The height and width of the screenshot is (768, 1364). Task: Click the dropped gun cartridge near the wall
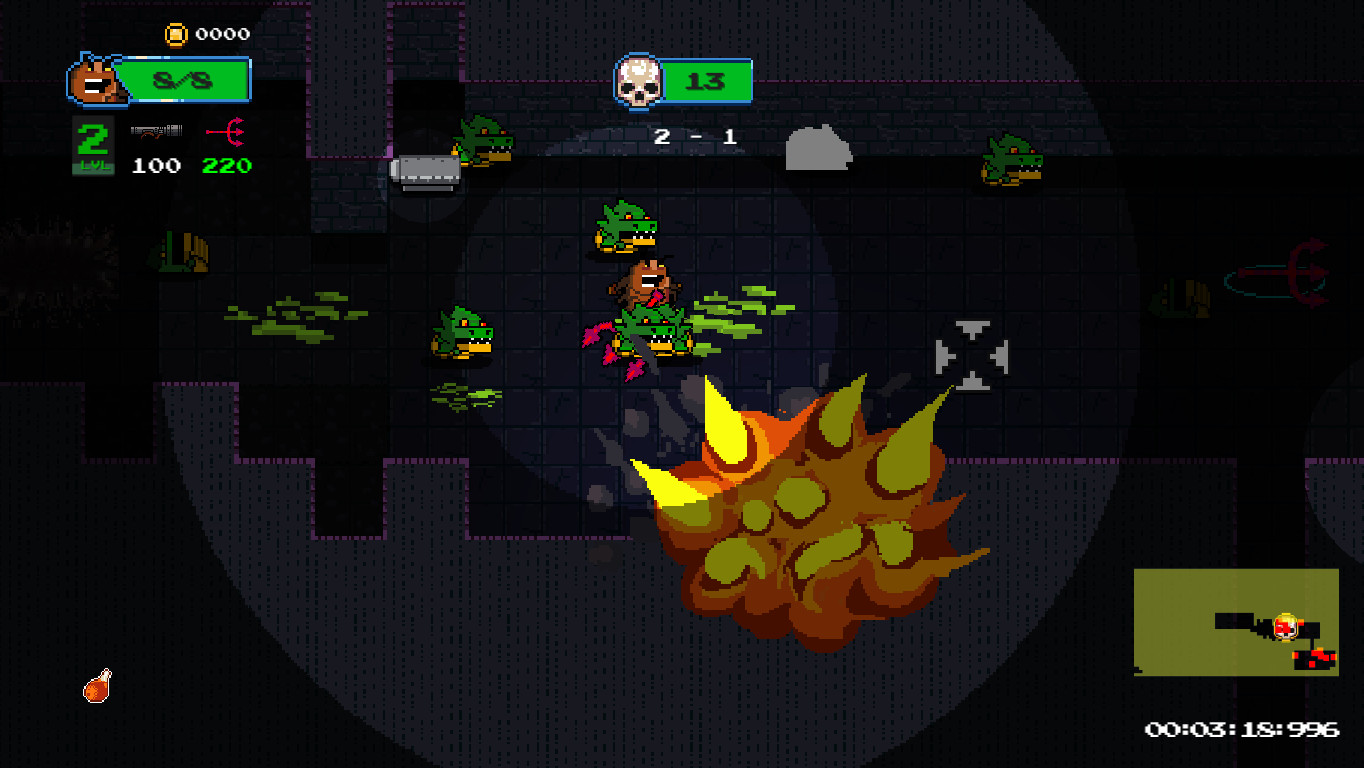click(427, 171)
